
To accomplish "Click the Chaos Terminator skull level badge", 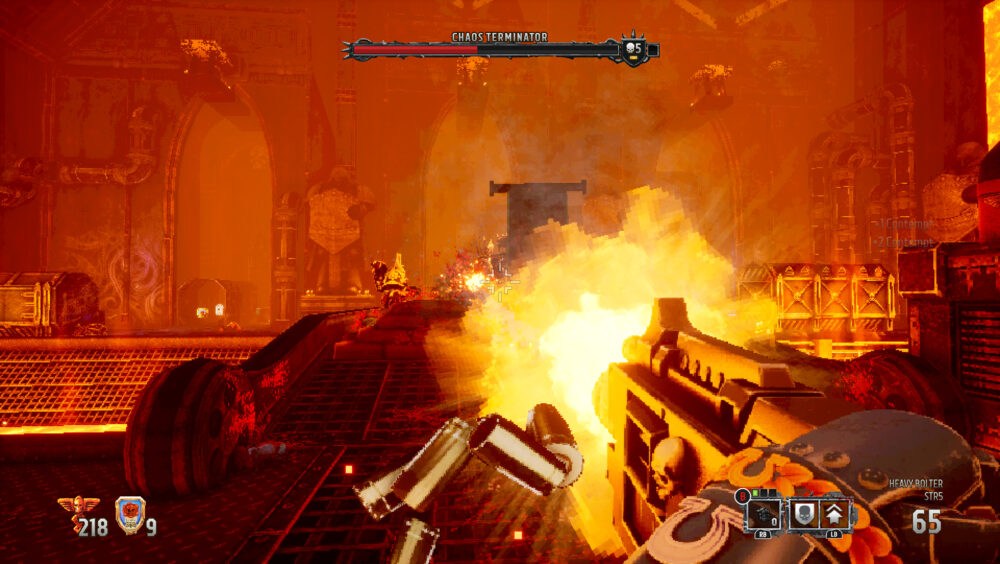I will tap(632, 48).
